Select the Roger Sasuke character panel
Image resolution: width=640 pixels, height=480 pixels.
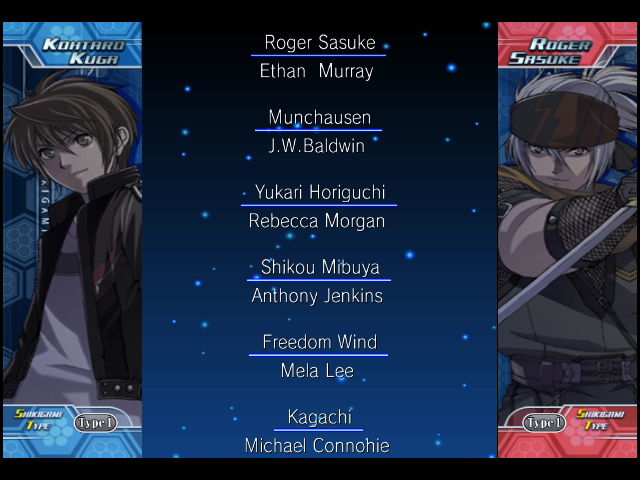(x=567, y=240)
